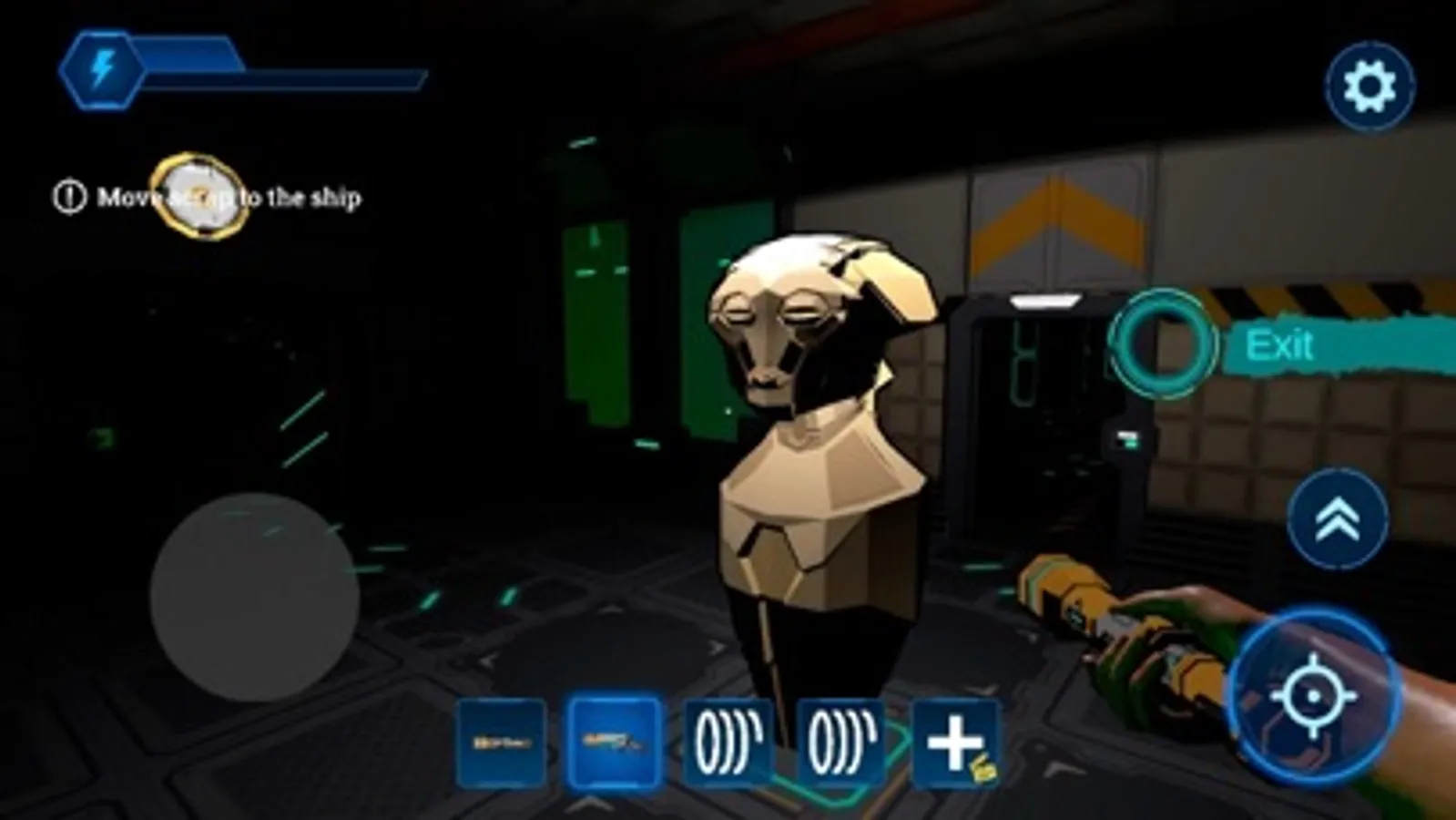Tap the plus icon to add an item
This screenshot has width=1456, height=820.
tap(952, 740)
